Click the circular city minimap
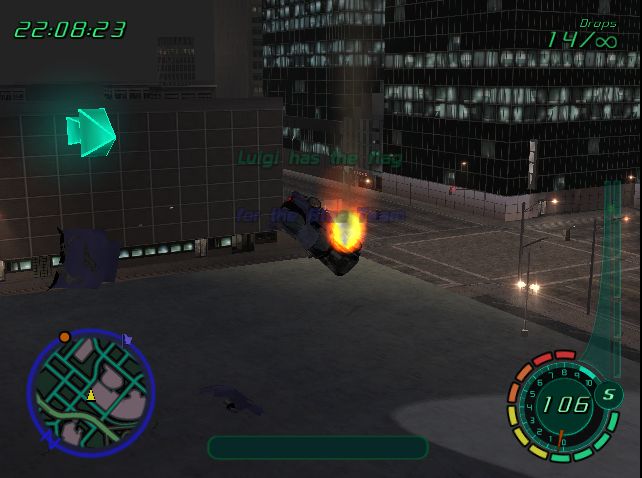642x478 pixels. [91, 392]
